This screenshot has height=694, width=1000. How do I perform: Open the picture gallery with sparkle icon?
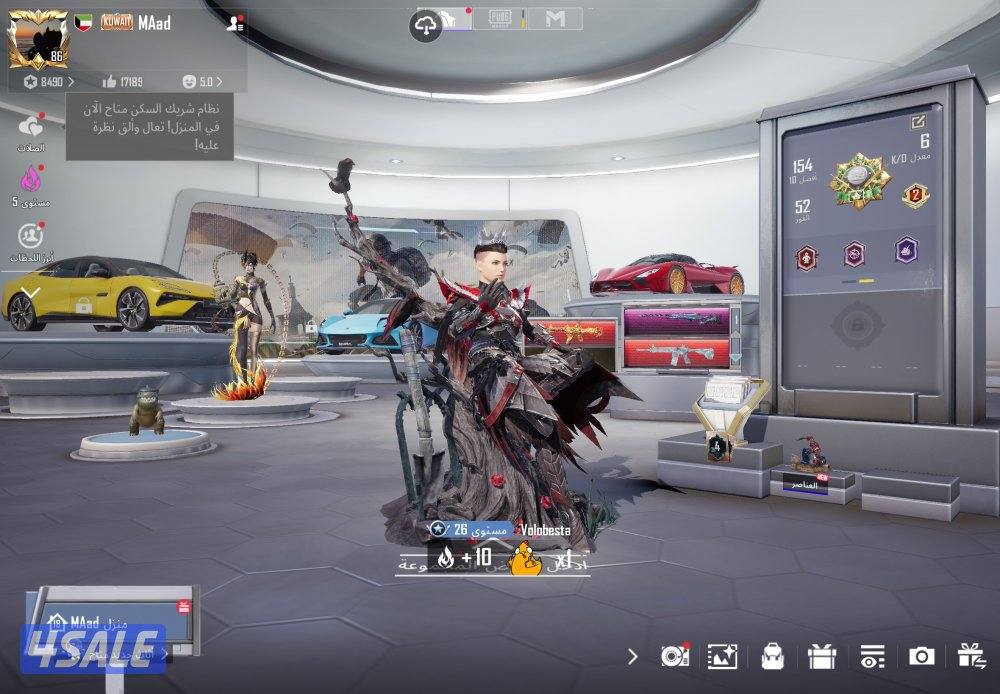pyautogui.click(x=722, y=656)
